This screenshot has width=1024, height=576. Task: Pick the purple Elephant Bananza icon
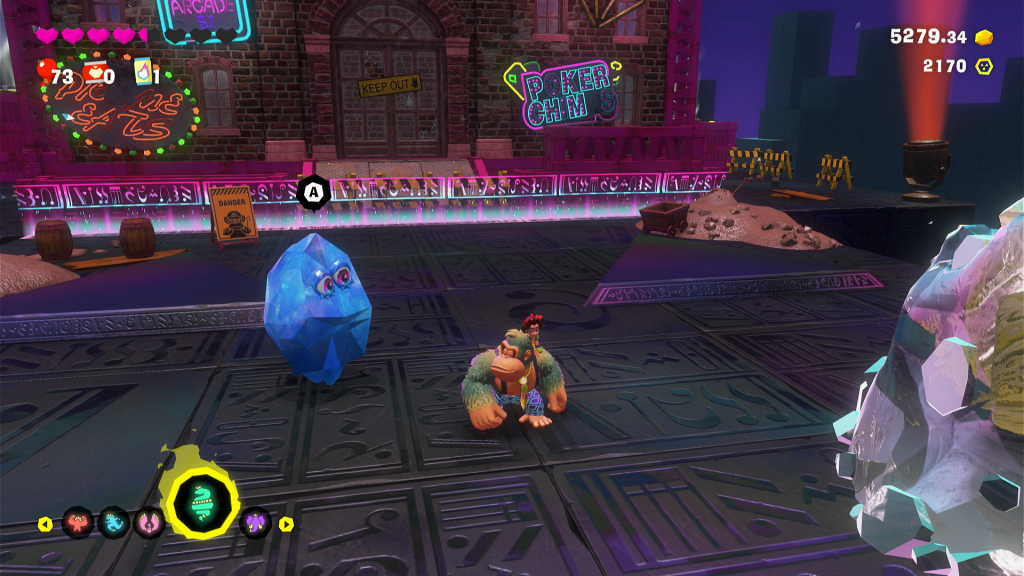(x=256, y=522)
